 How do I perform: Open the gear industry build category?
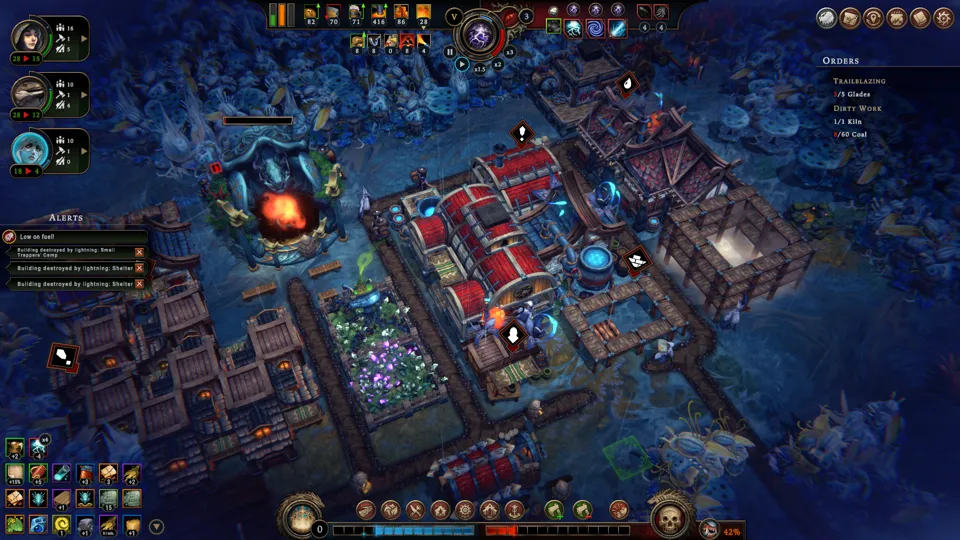[465, 510]
